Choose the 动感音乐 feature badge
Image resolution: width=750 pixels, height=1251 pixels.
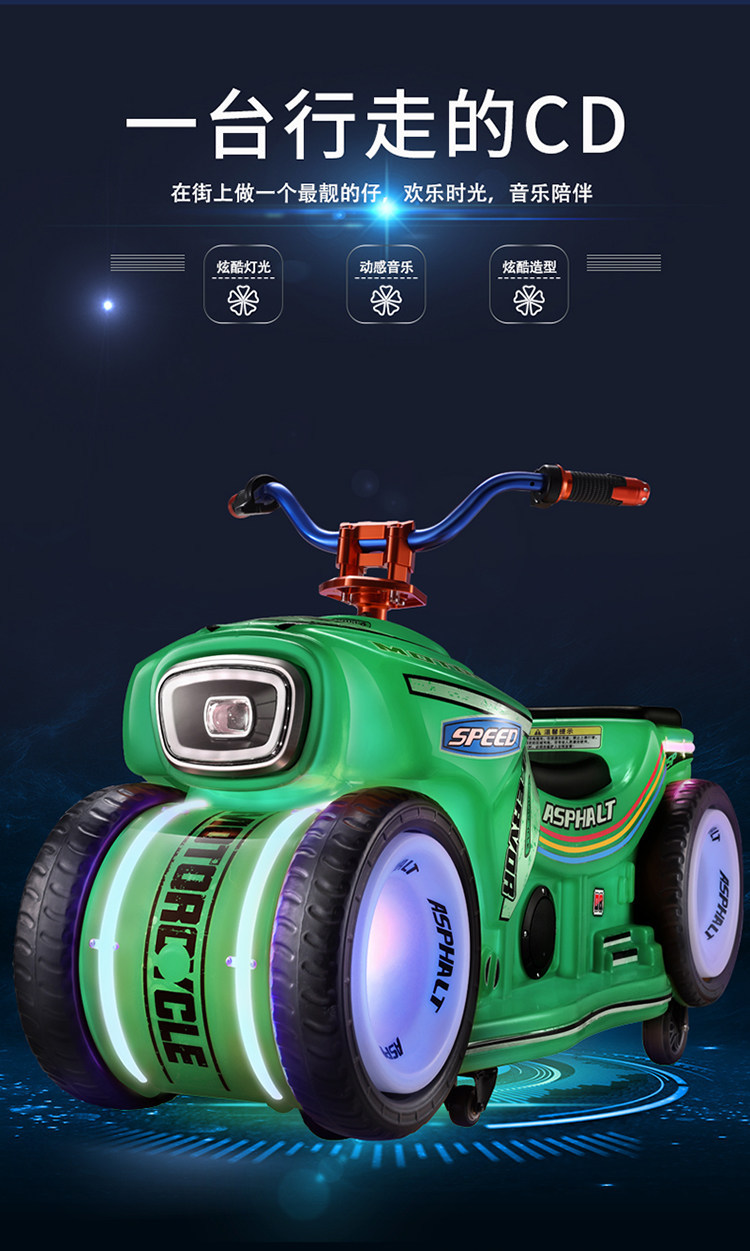386,284
